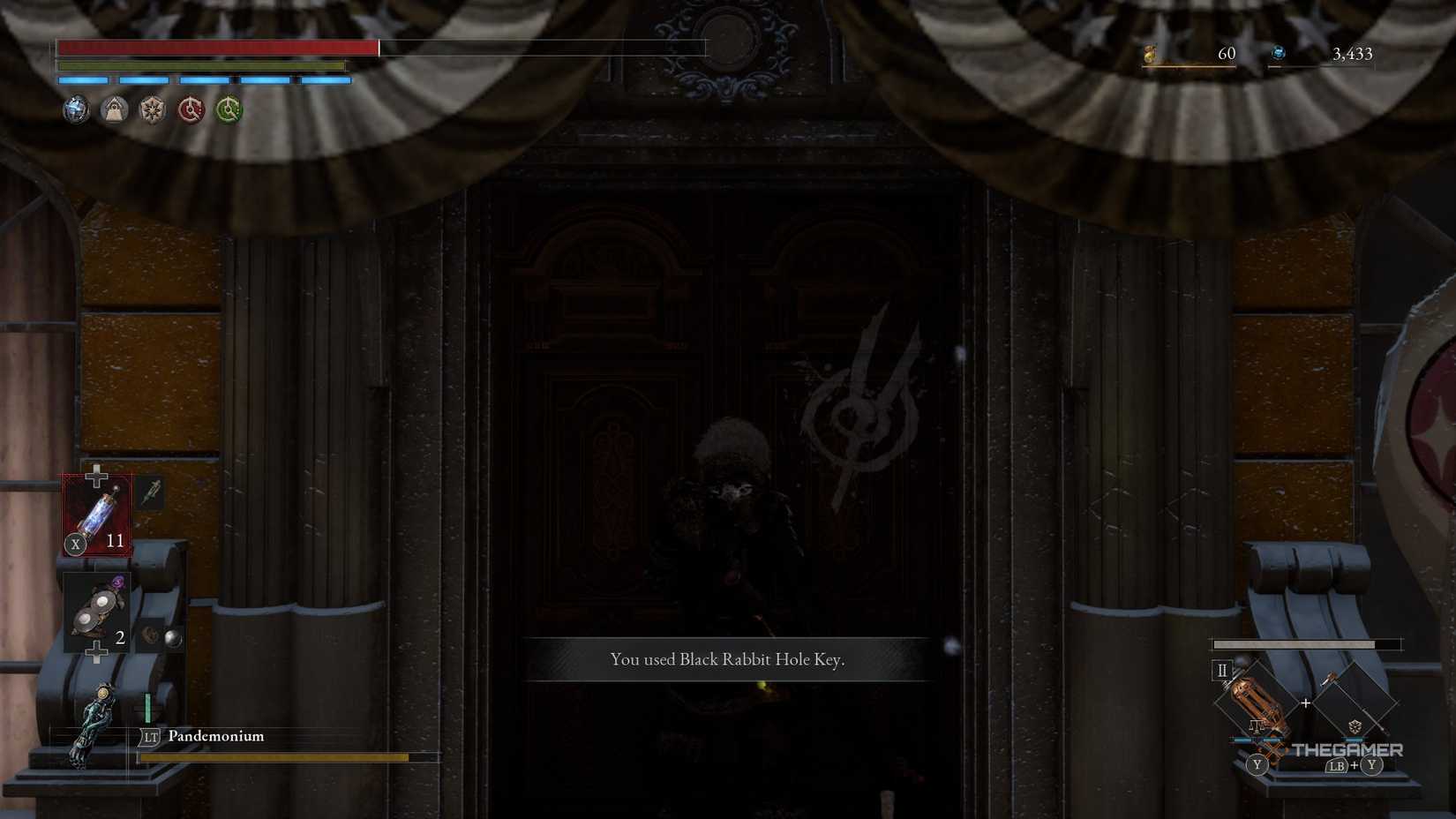Expand the weapon slot marked II
The image size is (1456, 819).
pos(1222,671)
